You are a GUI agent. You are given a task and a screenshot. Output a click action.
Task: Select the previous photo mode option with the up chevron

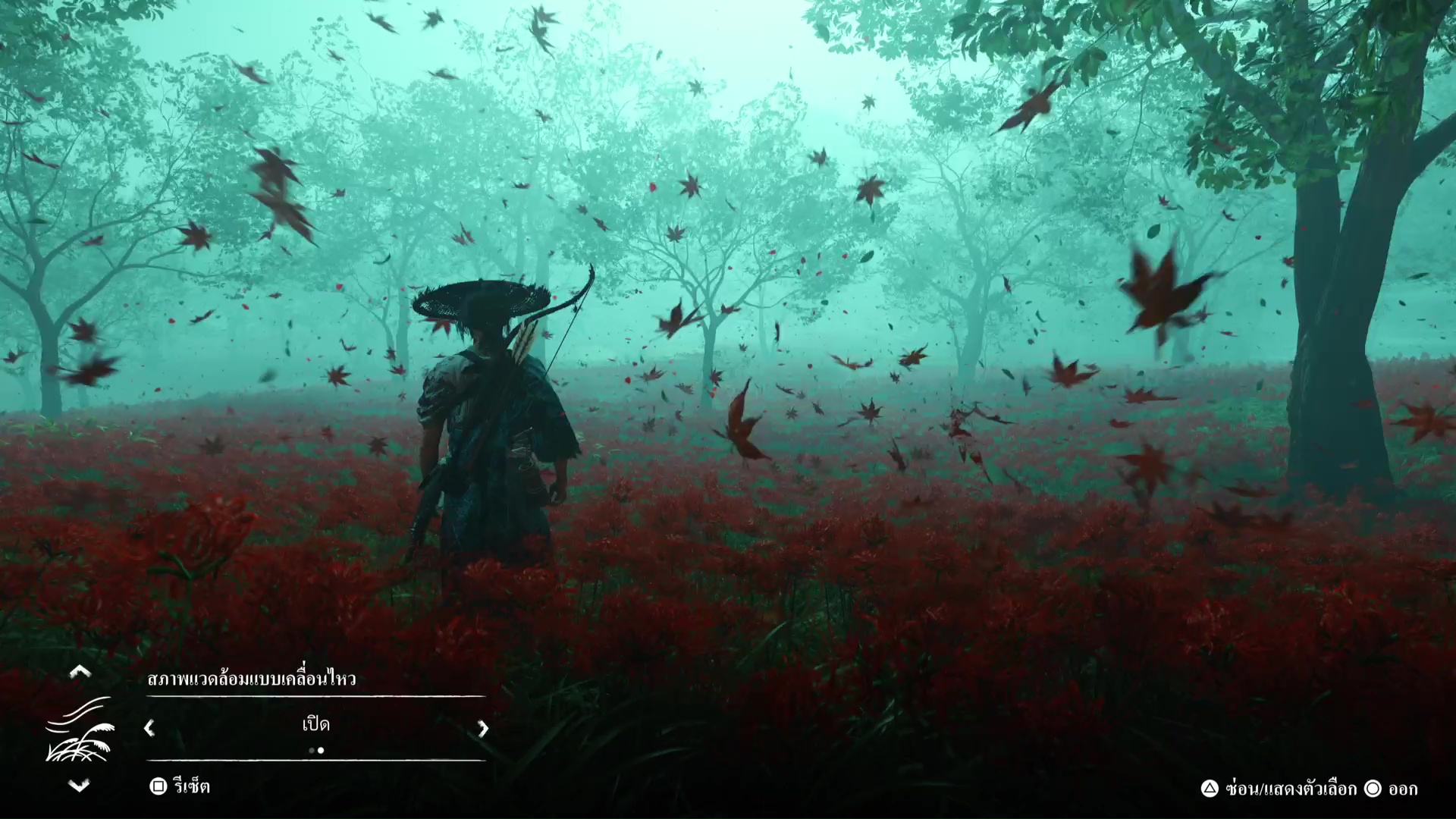tap(80, 671)
